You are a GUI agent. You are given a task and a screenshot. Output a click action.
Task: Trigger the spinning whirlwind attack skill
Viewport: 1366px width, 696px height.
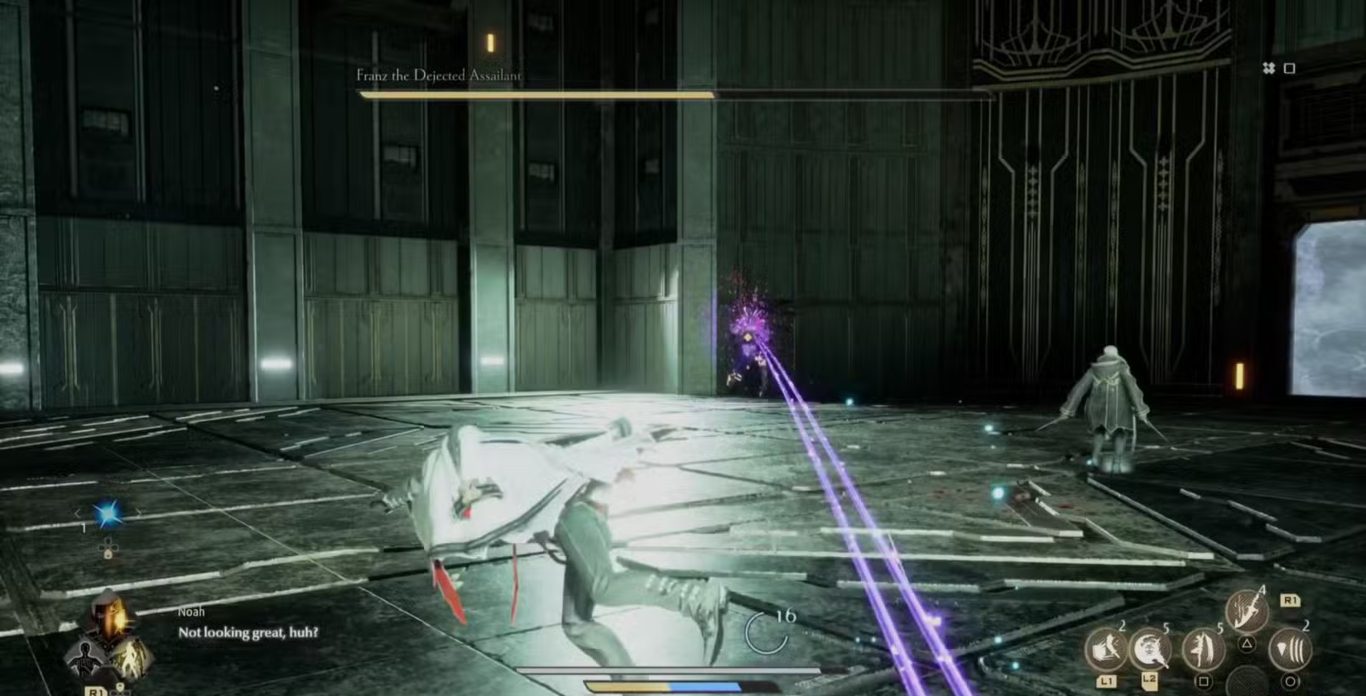point(1150,650)
